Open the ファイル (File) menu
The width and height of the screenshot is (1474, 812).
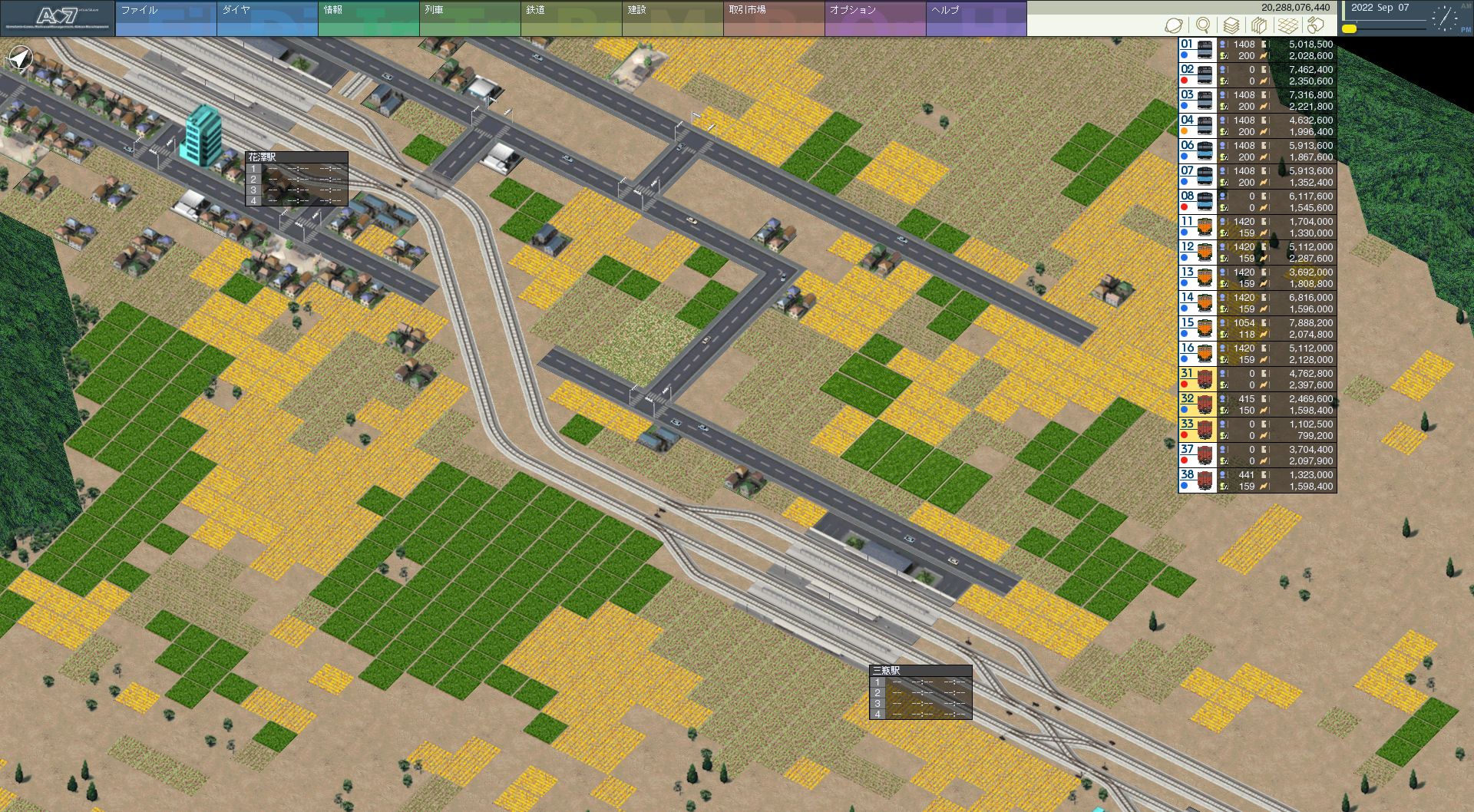tap(165, 18)
